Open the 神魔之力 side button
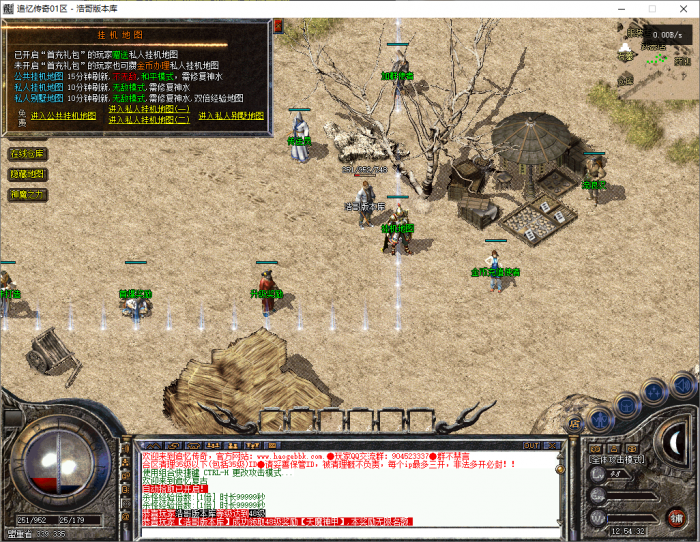The height and width of the screenshot is (542, 700). 27,194
